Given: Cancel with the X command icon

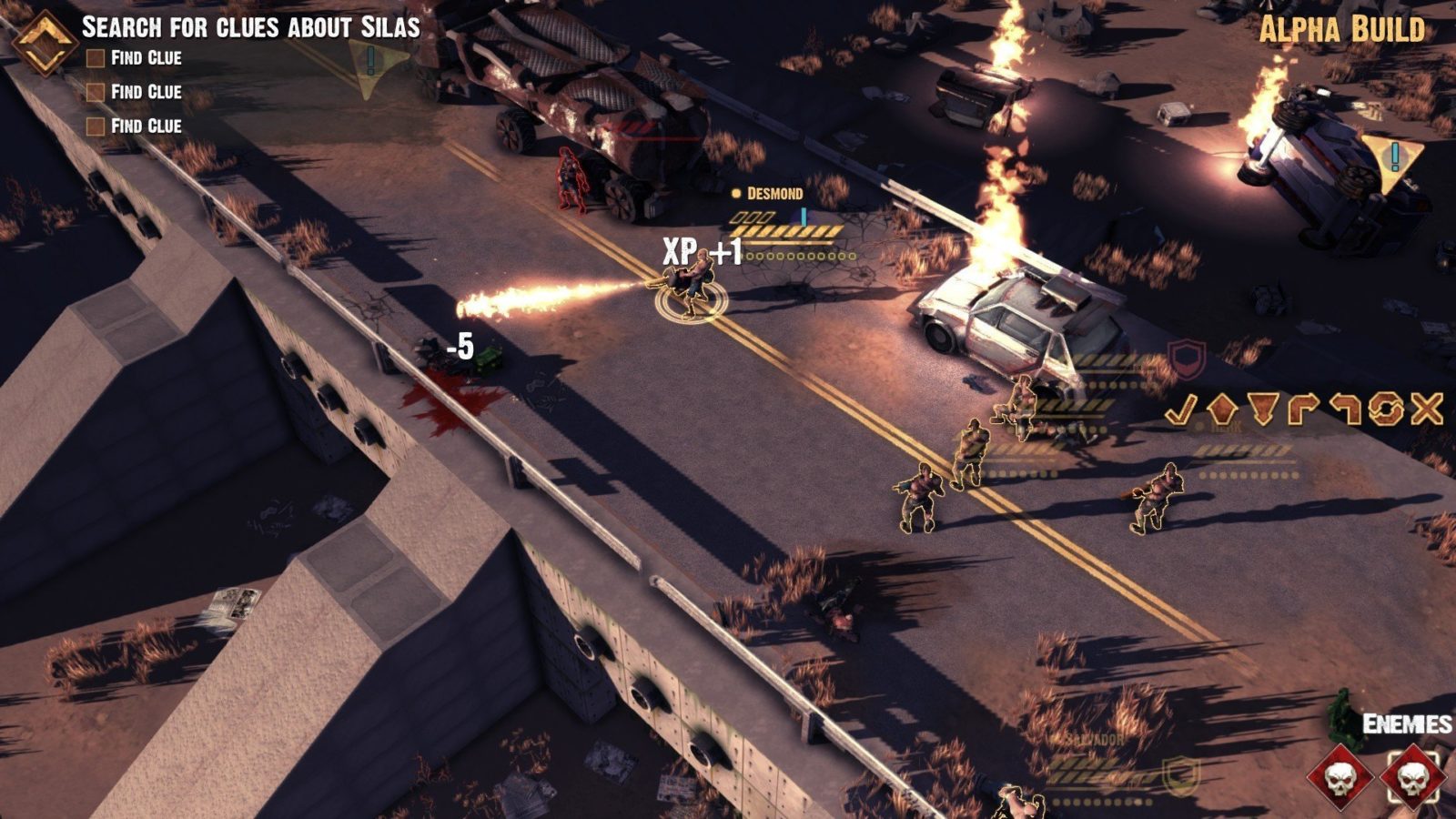Looking at the screenshot, I should pyautogui.click(x=1427, y=410).
